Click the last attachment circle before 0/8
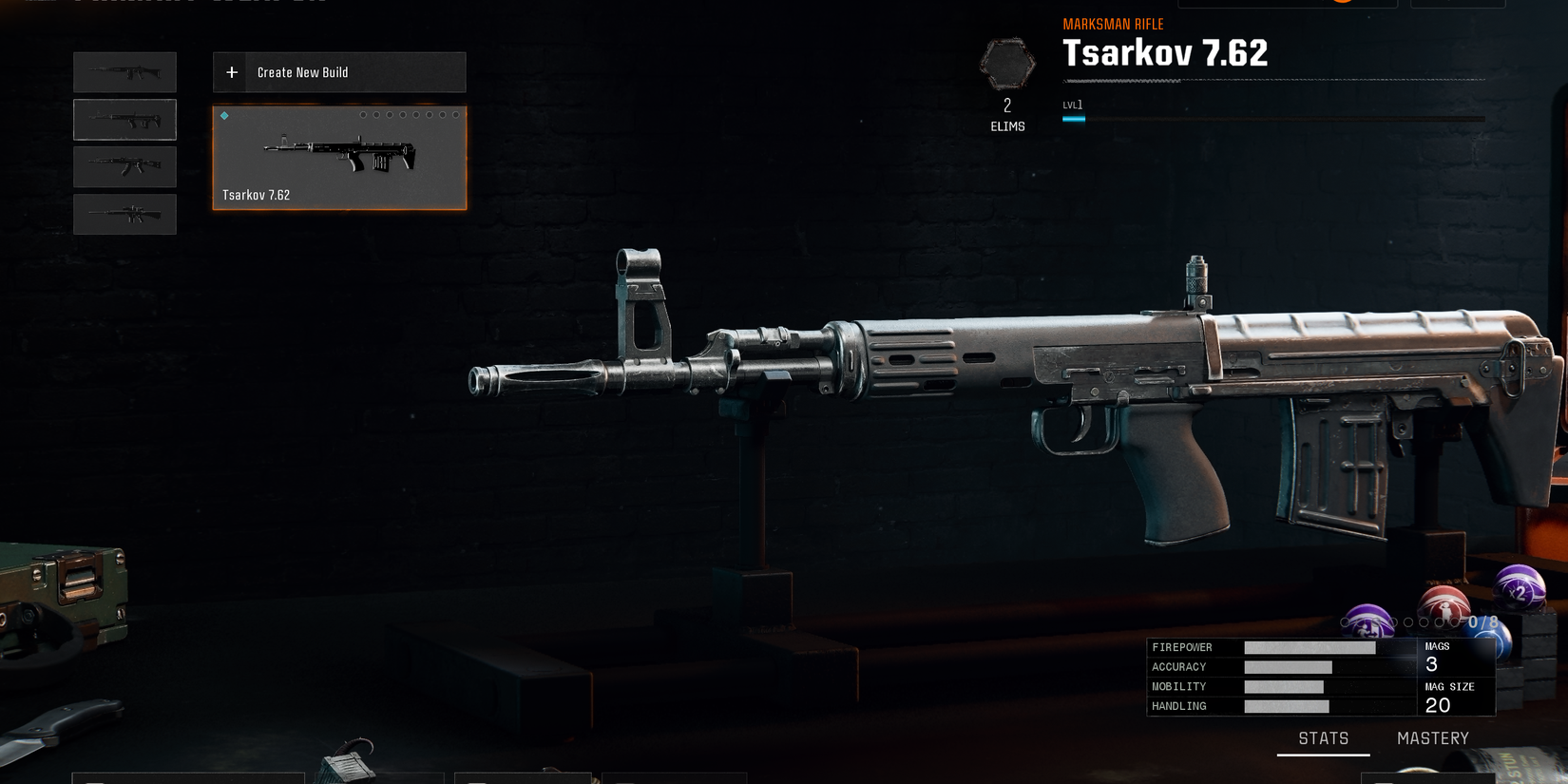Viewport: 1568px width, 784px height. [x=1455, y=622]
